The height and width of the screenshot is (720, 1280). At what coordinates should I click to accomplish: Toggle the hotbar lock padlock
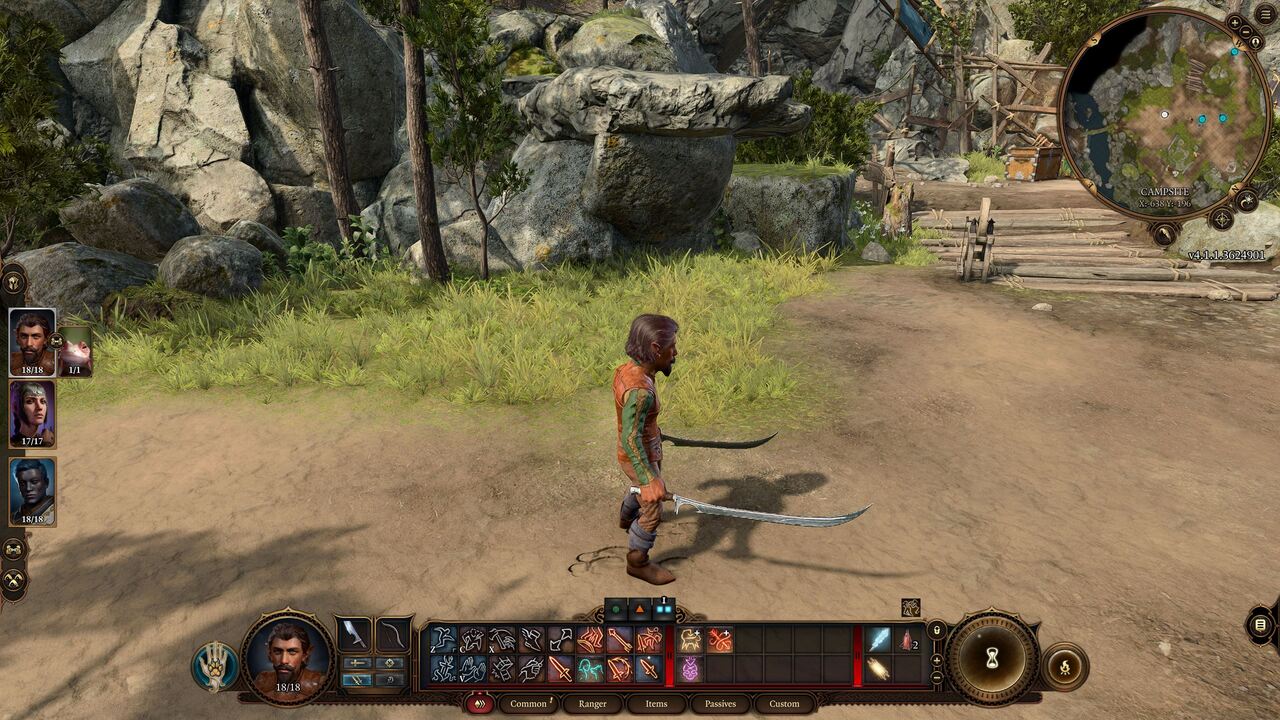point(937,631)
